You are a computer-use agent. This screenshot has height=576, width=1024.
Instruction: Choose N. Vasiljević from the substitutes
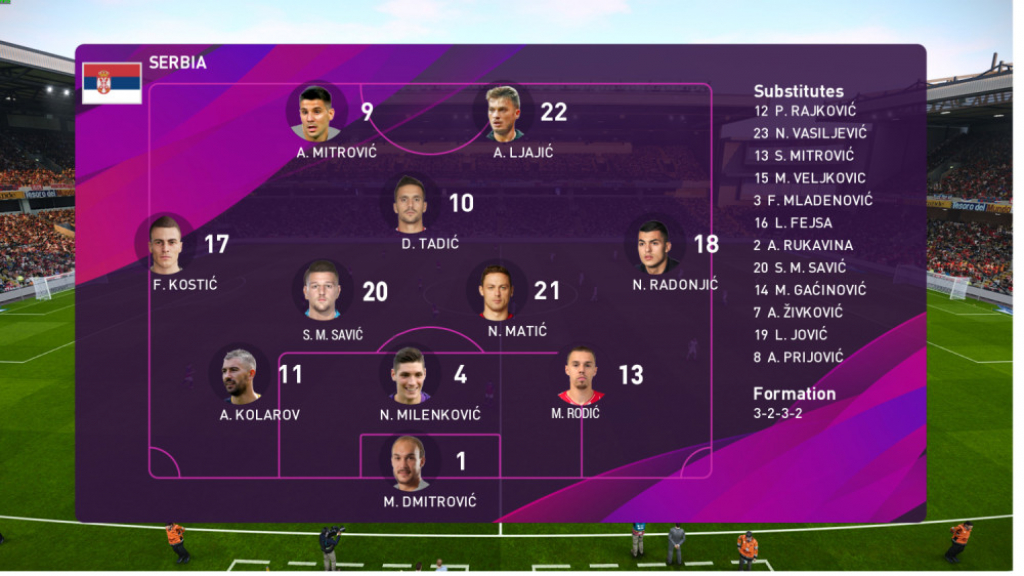click(x=811, y=133)
